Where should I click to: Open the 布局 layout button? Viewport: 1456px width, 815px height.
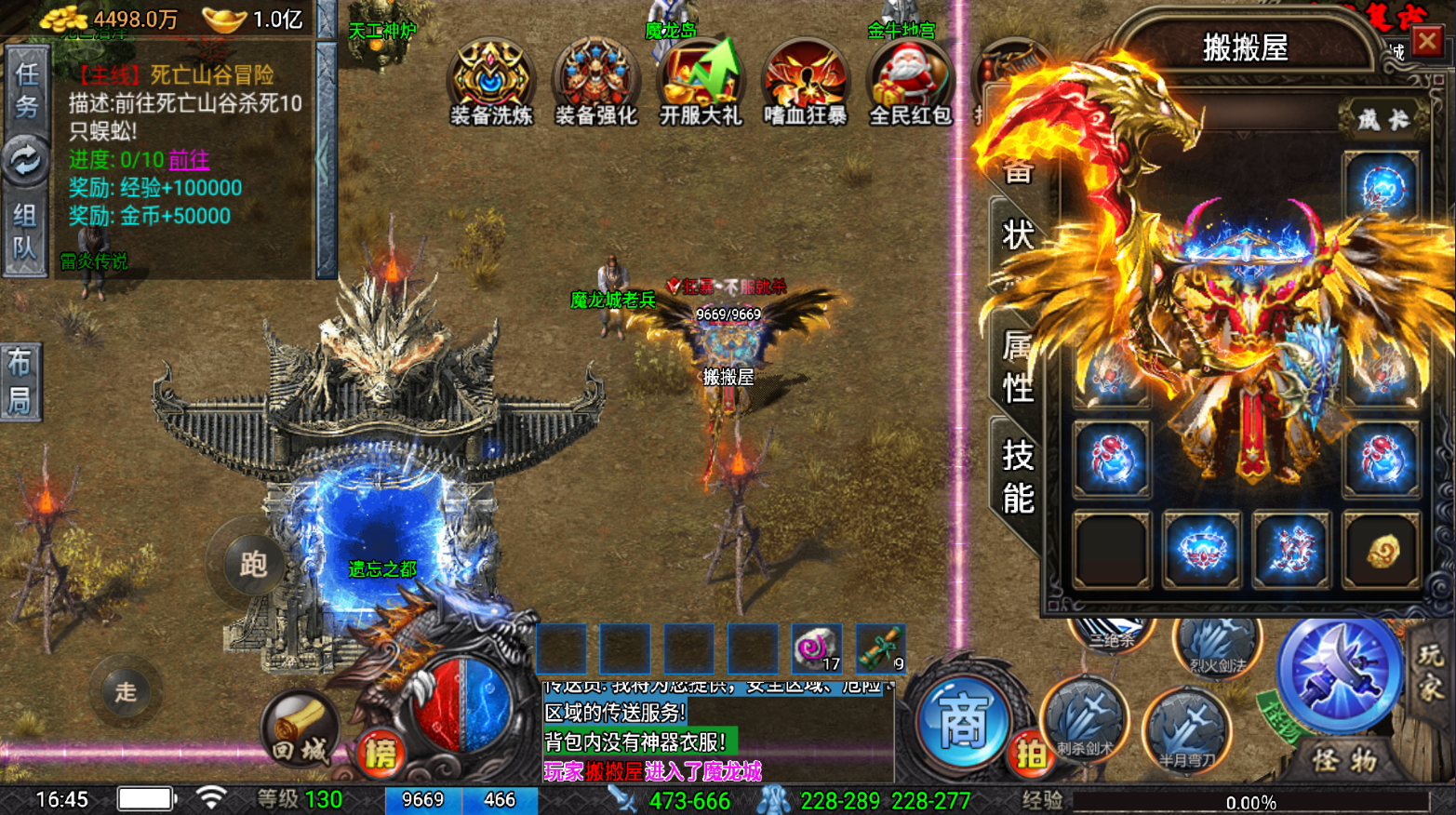[x=20, y=381]
